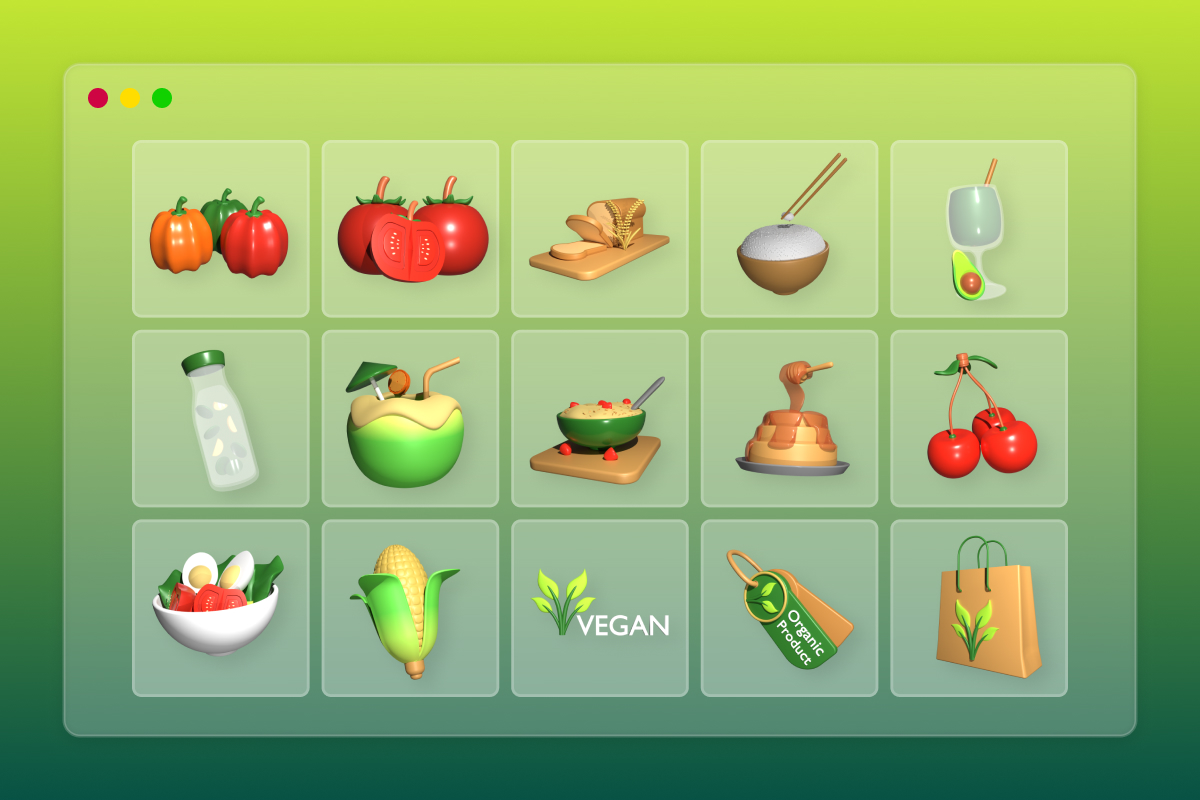Choose the avocado smoothie glass tile
This screenshot has width=1200, height=800.
tap(979, 229)
